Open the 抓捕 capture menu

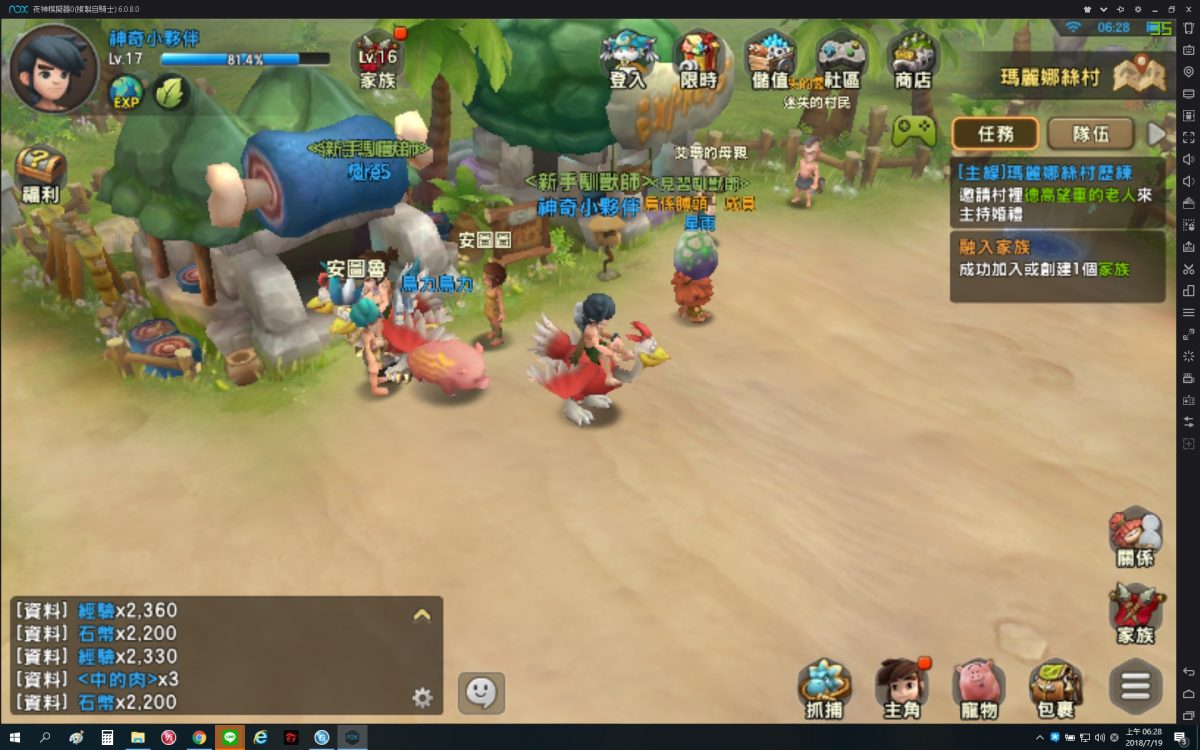825,689
